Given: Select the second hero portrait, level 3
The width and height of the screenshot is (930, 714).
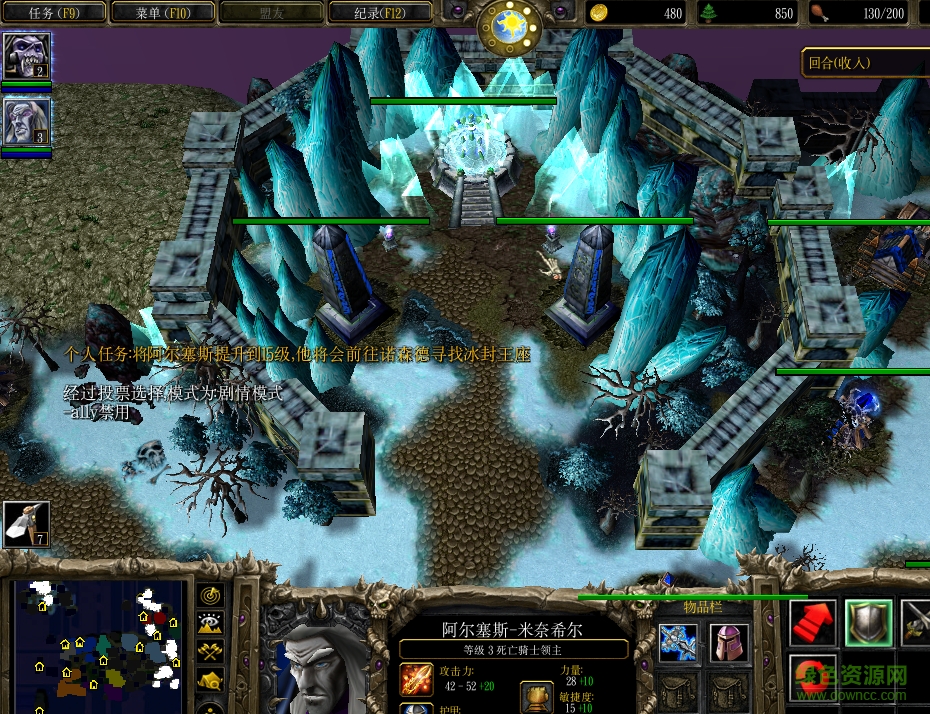Looking at the screenshot, I should (27, 122).
